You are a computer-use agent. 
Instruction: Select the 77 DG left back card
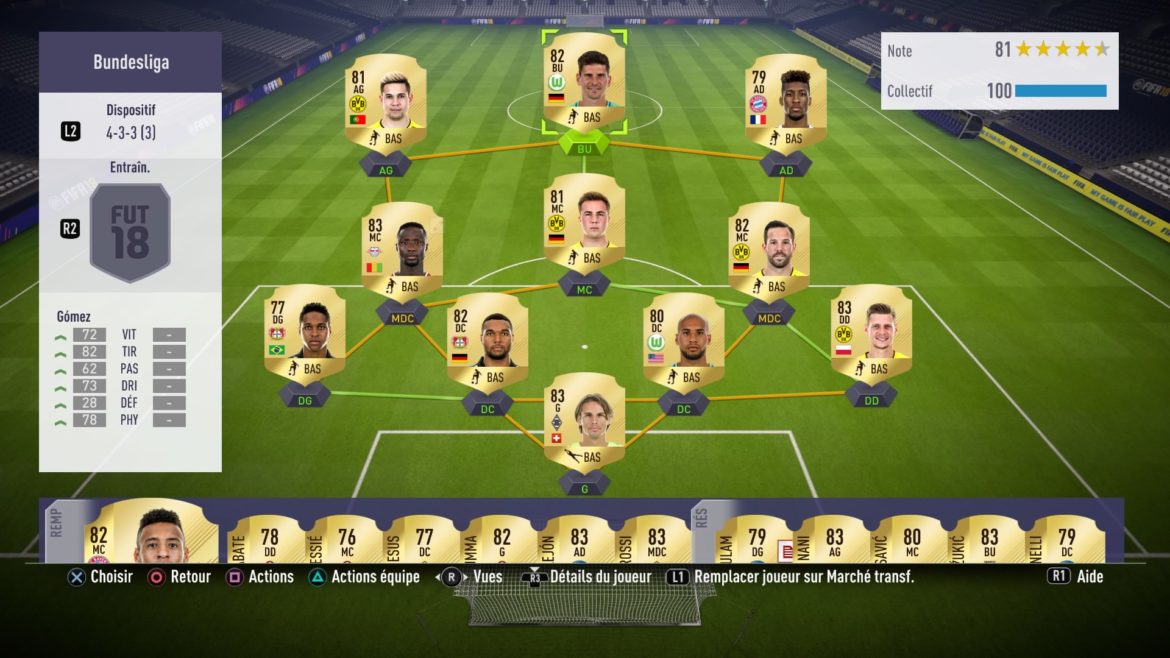click(x=304, y=334)
